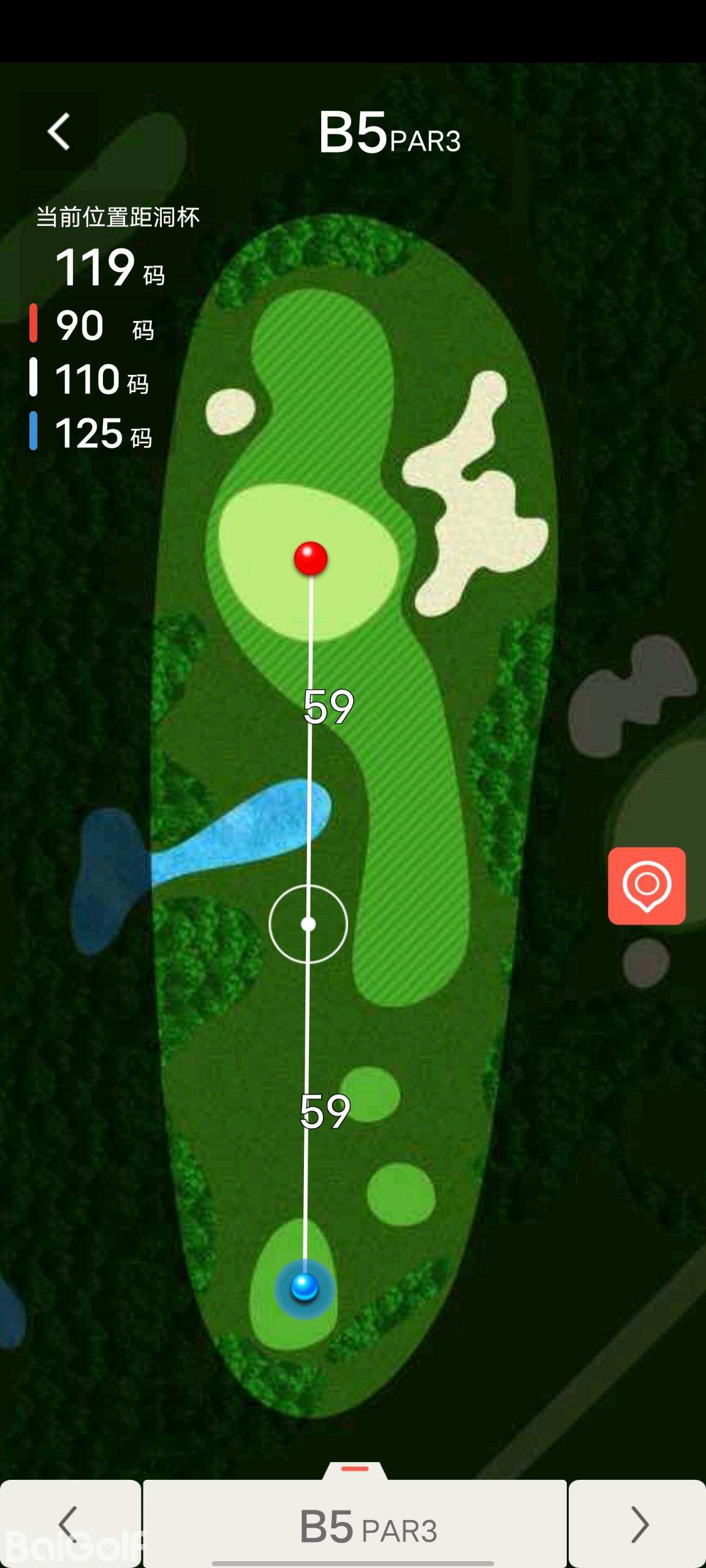The image size is (706, 1568).
Task: Go back using the top-left arrow
Action: pos(59,131)
